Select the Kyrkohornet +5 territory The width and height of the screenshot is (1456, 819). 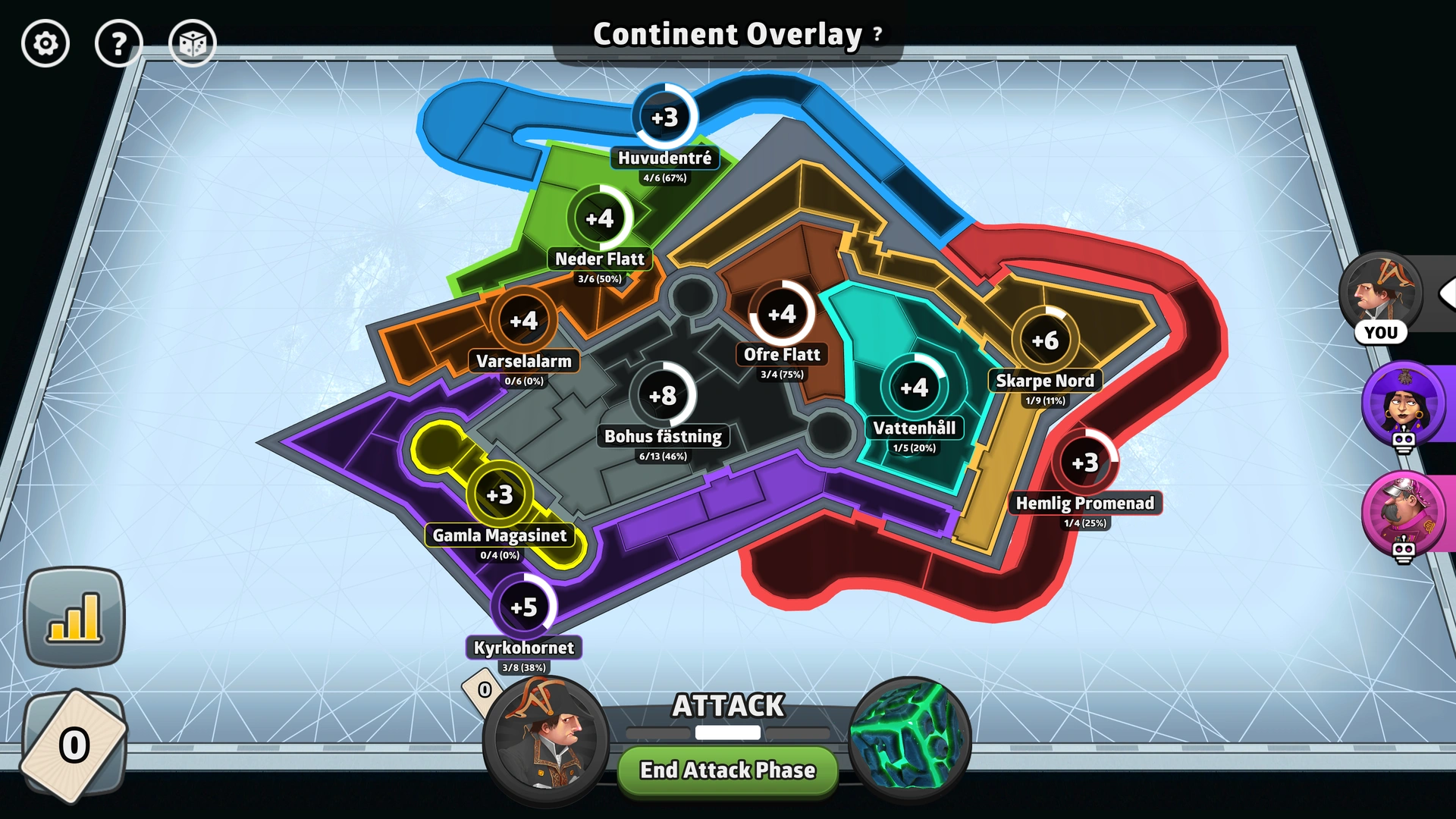click(x=525, y=605)
